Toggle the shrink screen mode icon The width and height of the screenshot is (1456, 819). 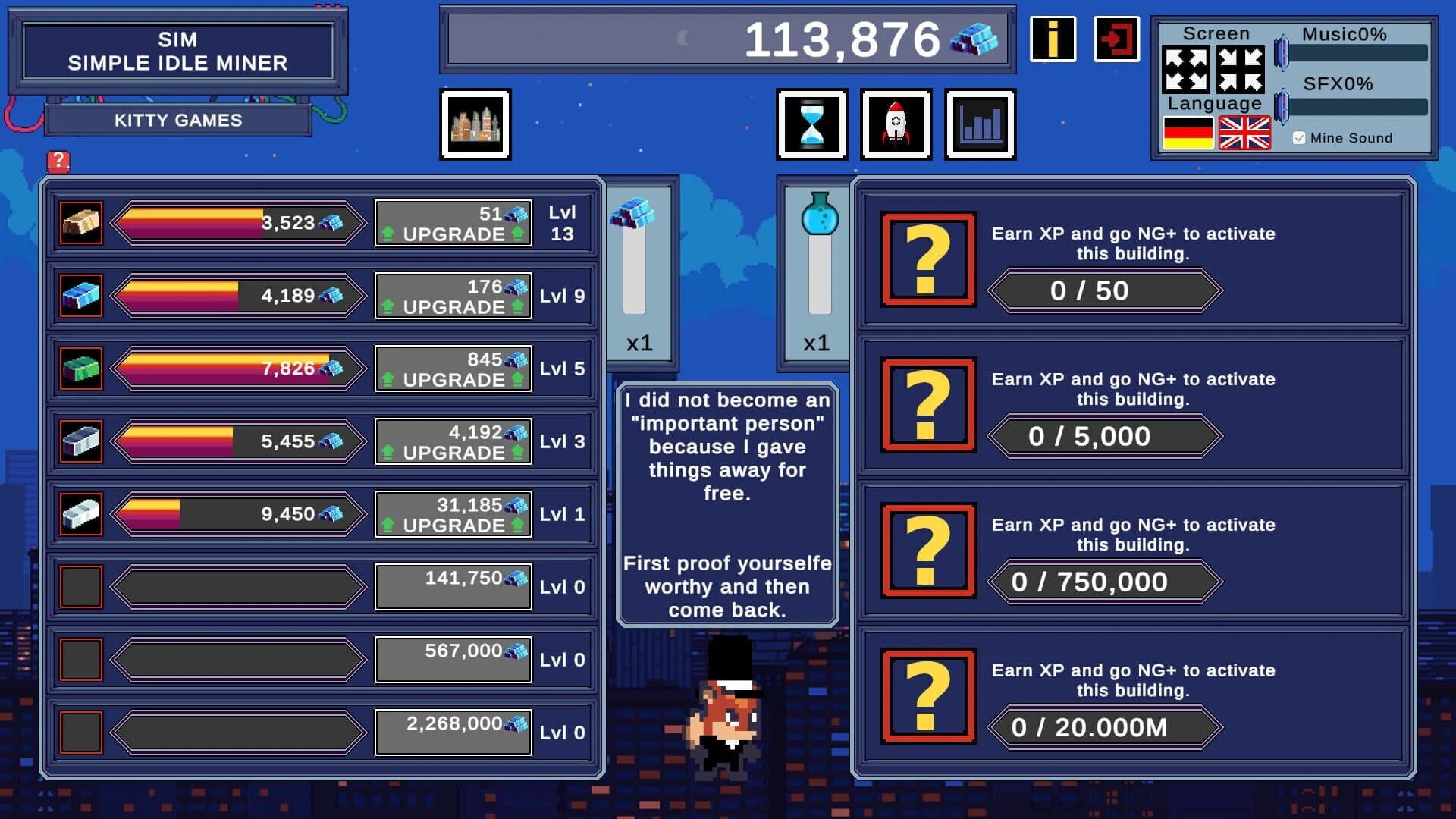coord(1240,68)
